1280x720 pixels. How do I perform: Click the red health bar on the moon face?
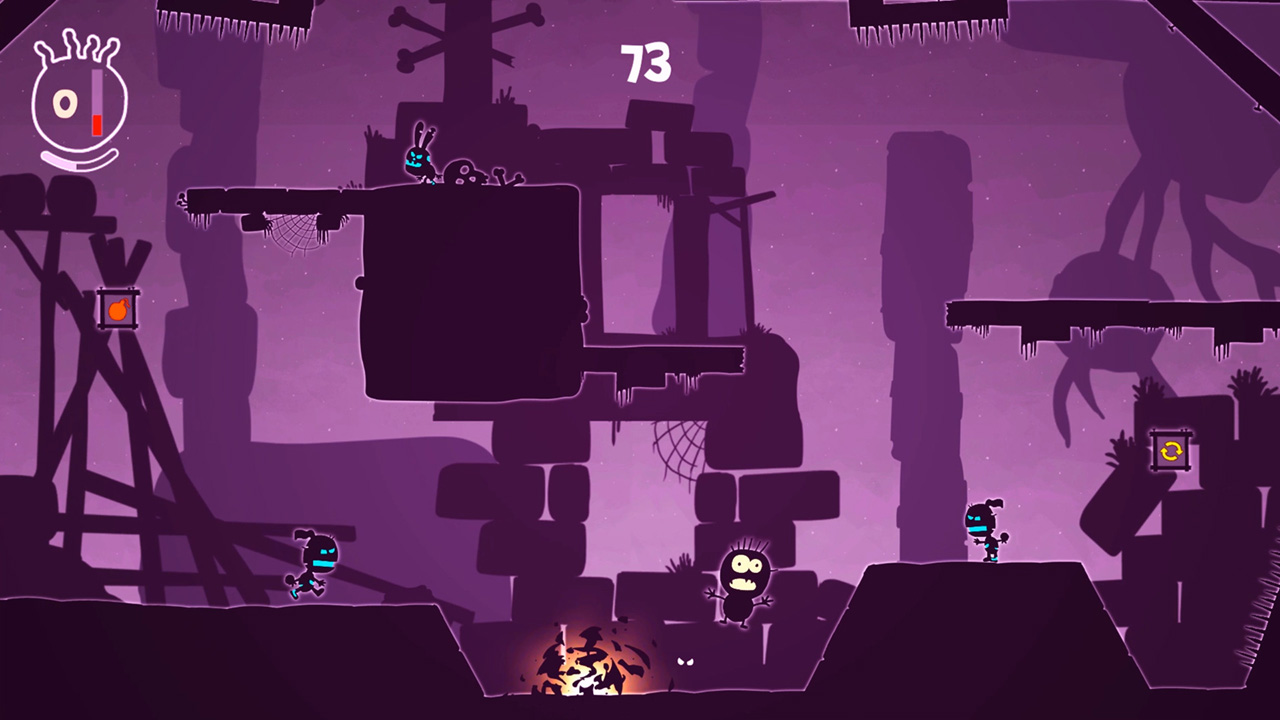[96, 122]
